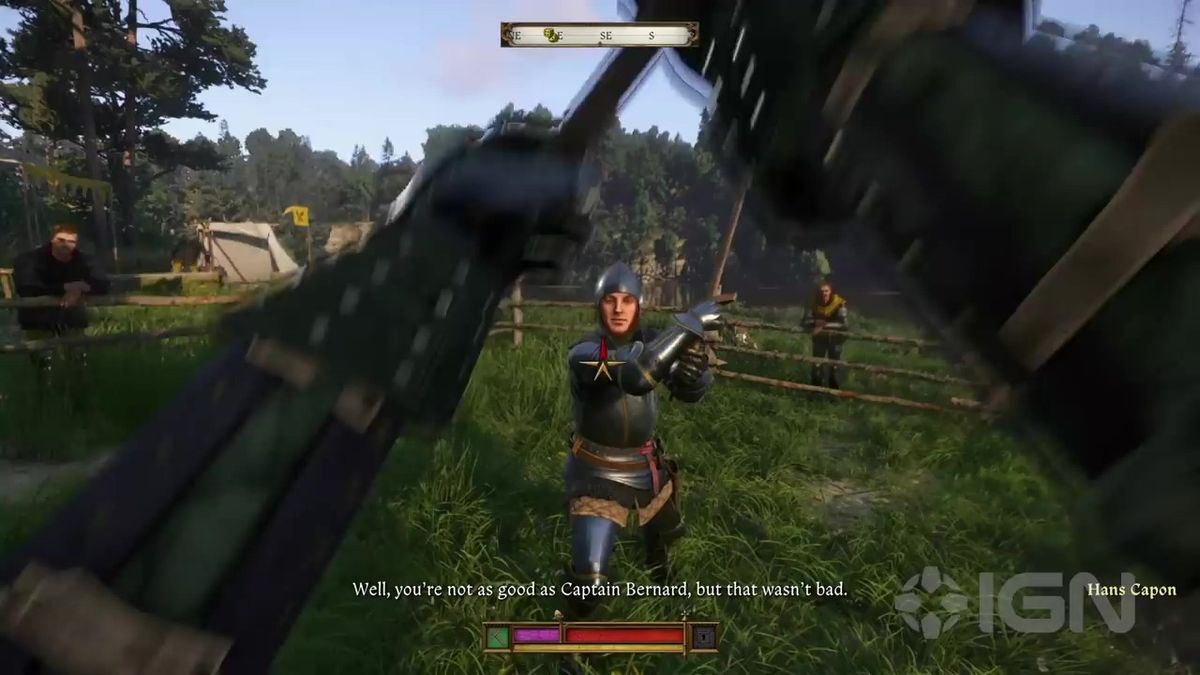Select the dice marker on the compass

(551, 35)
